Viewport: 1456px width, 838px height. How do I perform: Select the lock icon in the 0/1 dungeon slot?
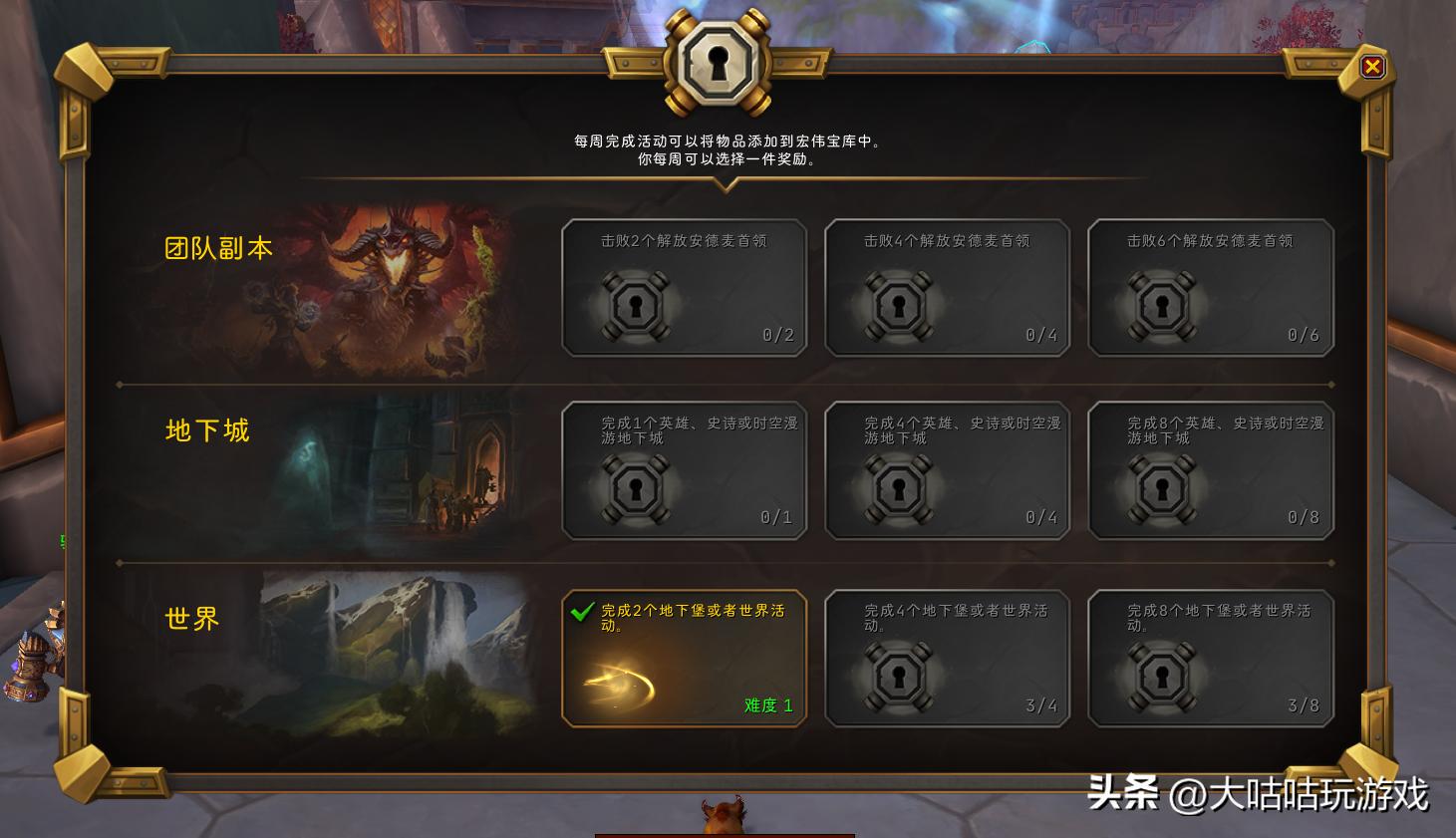[636, 486]
